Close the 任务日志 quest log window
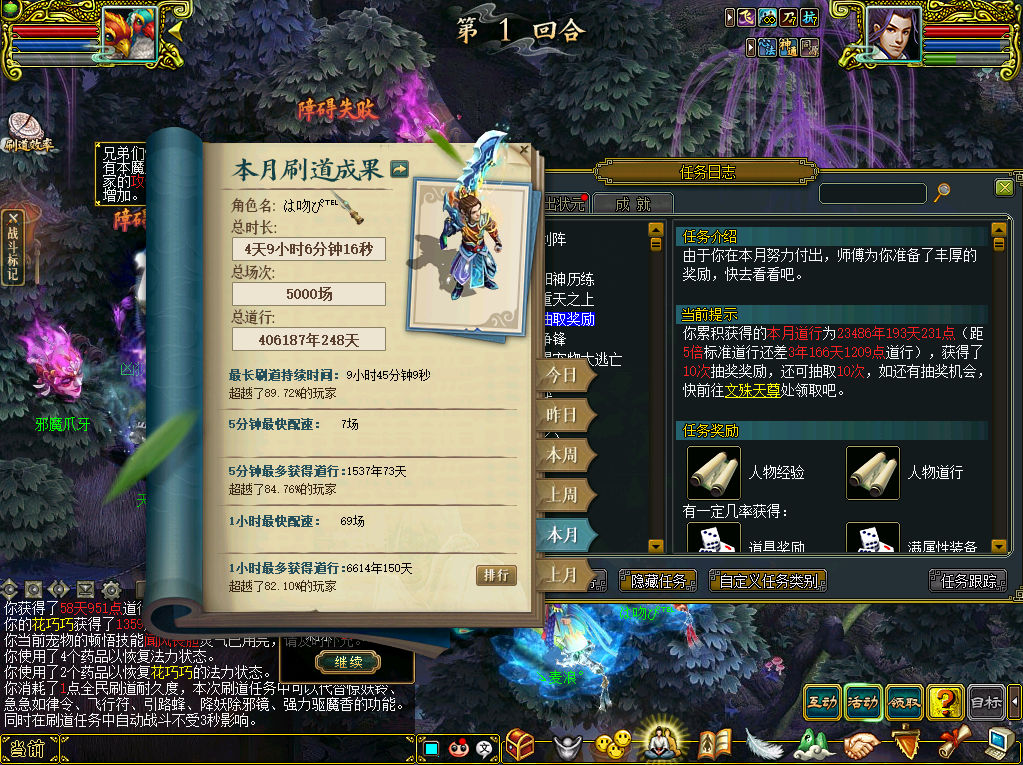The height and width of the screenshot is (765, 1023). pos(1004,187)
